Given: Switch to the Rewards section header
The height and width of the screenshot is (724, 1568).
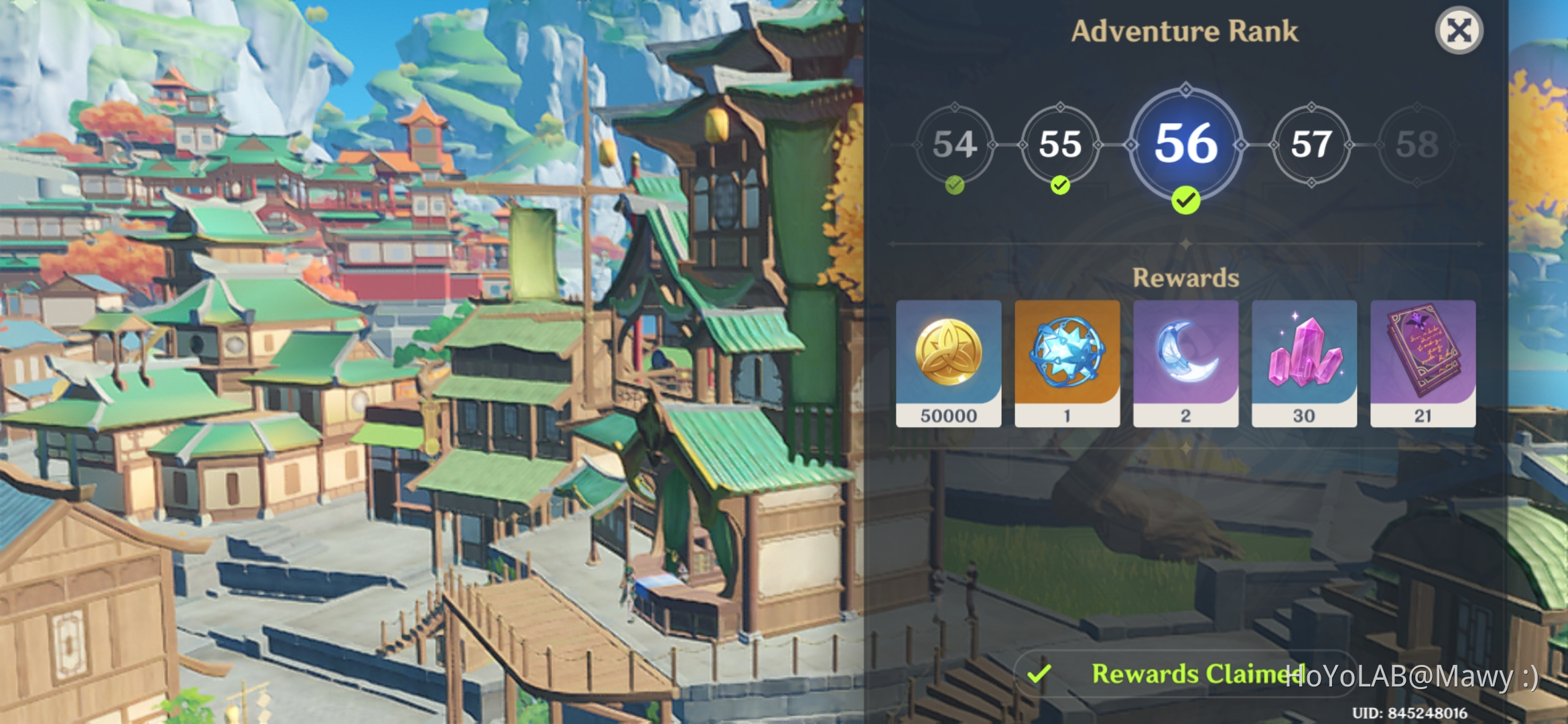Looking at the screenshot, I should (x=1186, y=277).
